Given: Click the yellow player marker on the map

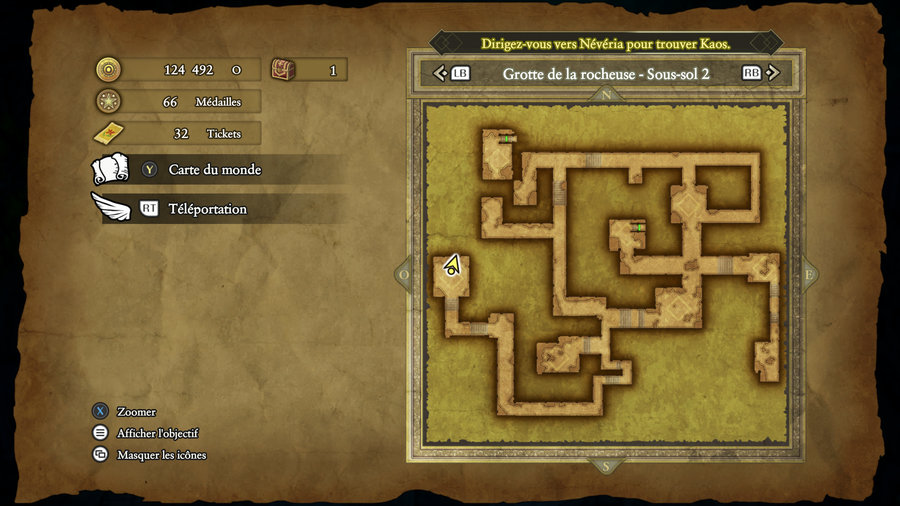Looking at the screenshot, I should click(453, 265).
